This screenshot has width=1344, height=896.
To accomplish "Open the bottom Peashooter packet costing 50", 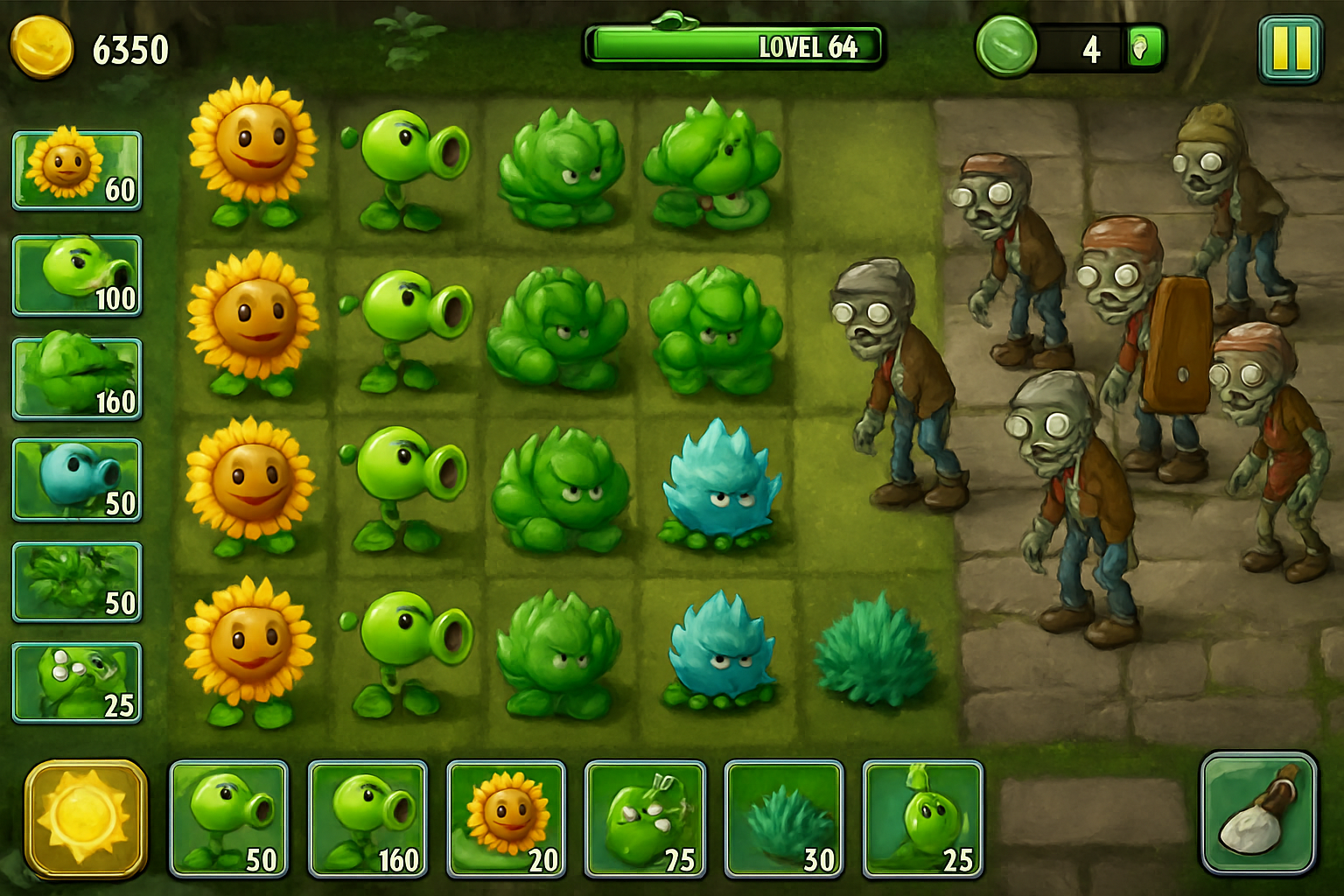I will [228, 816].
